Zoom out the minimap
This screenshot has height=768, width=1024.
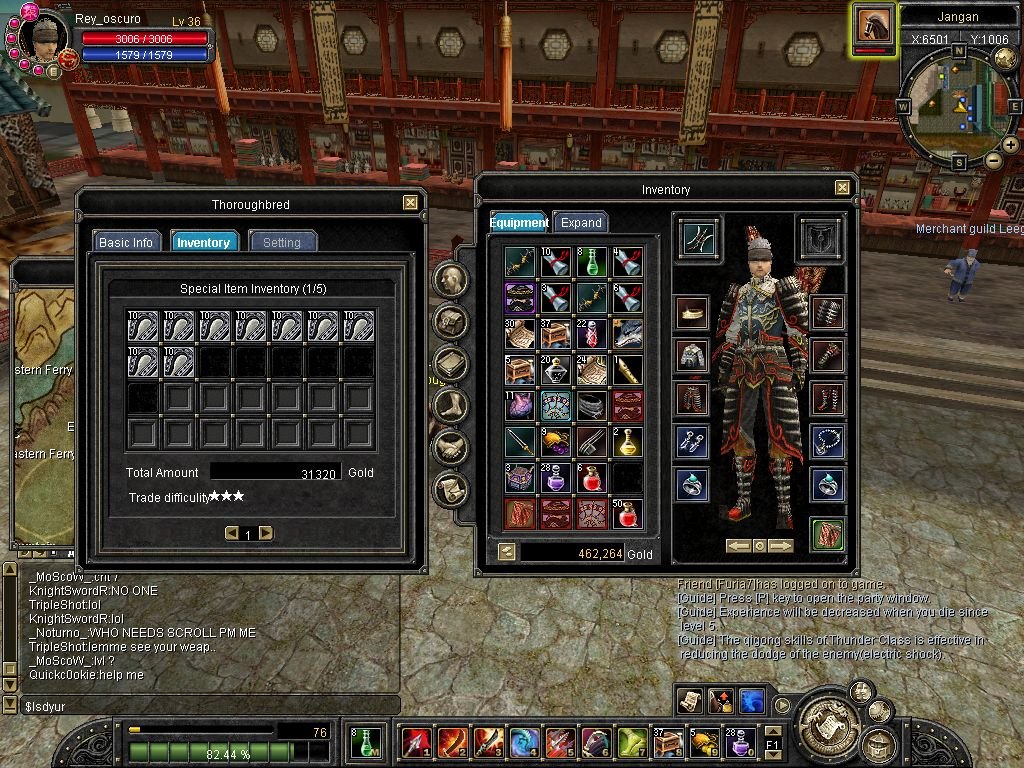pyautogui.click(x=993, y=160)
